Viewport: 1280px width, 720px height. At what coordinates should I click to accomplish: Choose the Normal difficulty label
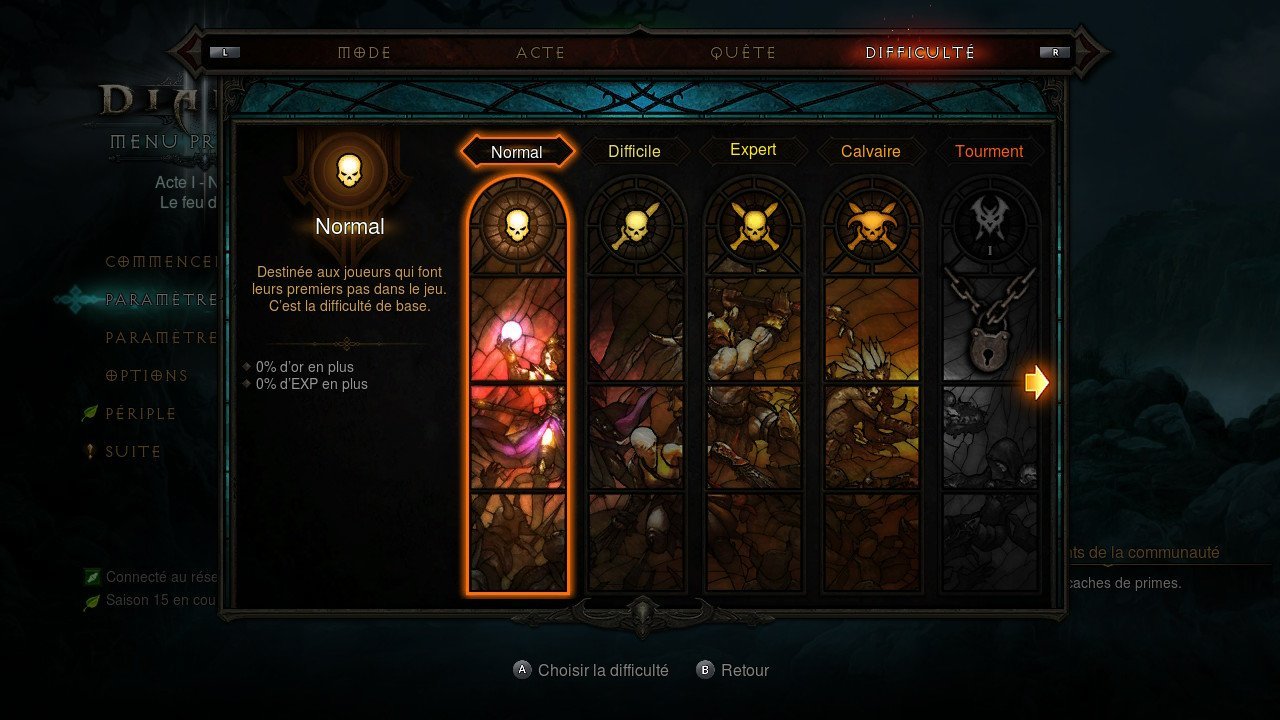517,152
